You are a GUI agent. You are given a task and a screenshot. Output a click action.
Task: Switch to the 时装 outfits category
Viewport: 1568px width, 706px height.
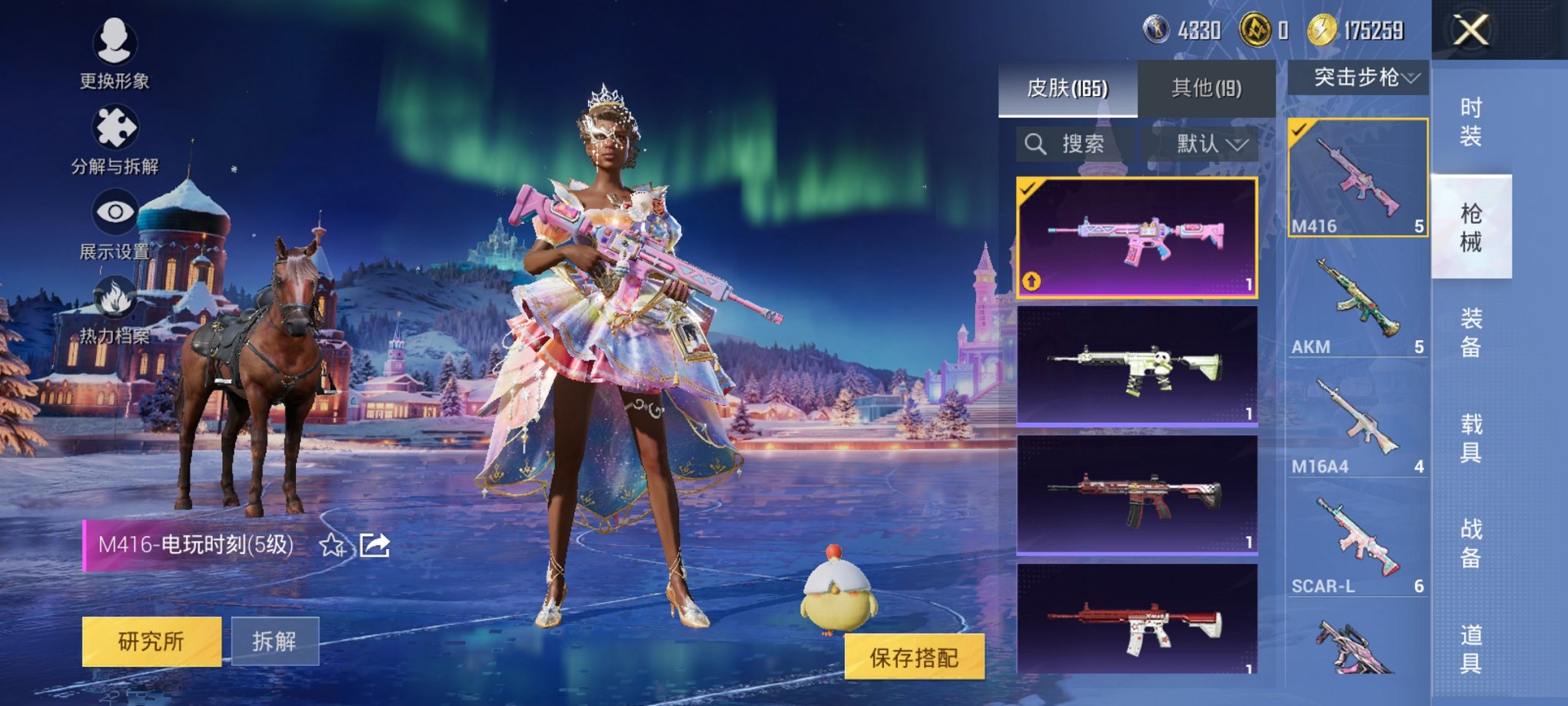click(1470, 122)
